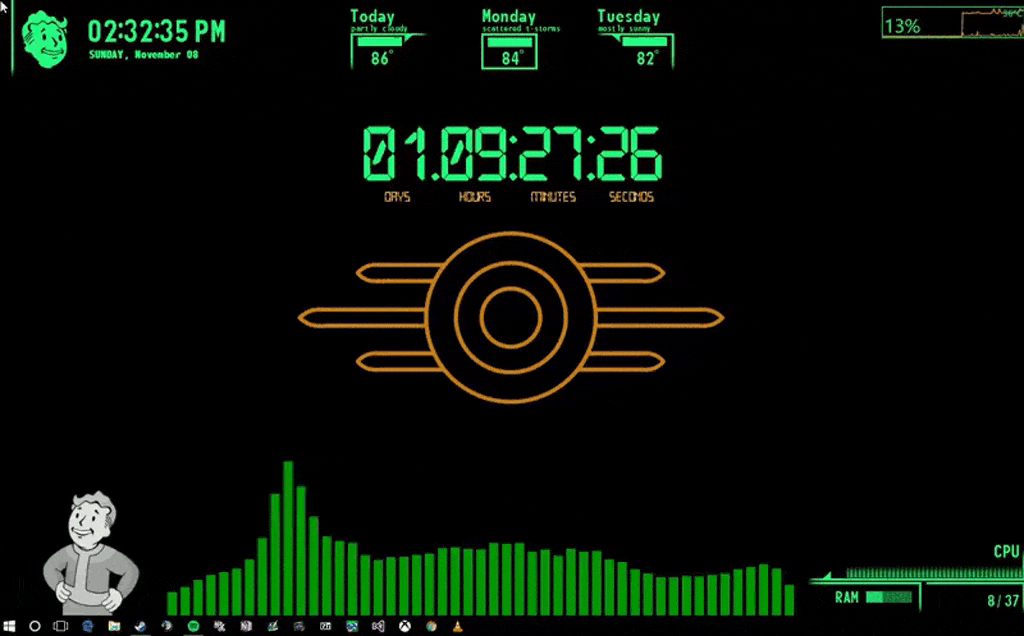The width and height of the screenshot is (1024, 636).
Task: Click the Cortana circle search button
Action: pos(35,626)
